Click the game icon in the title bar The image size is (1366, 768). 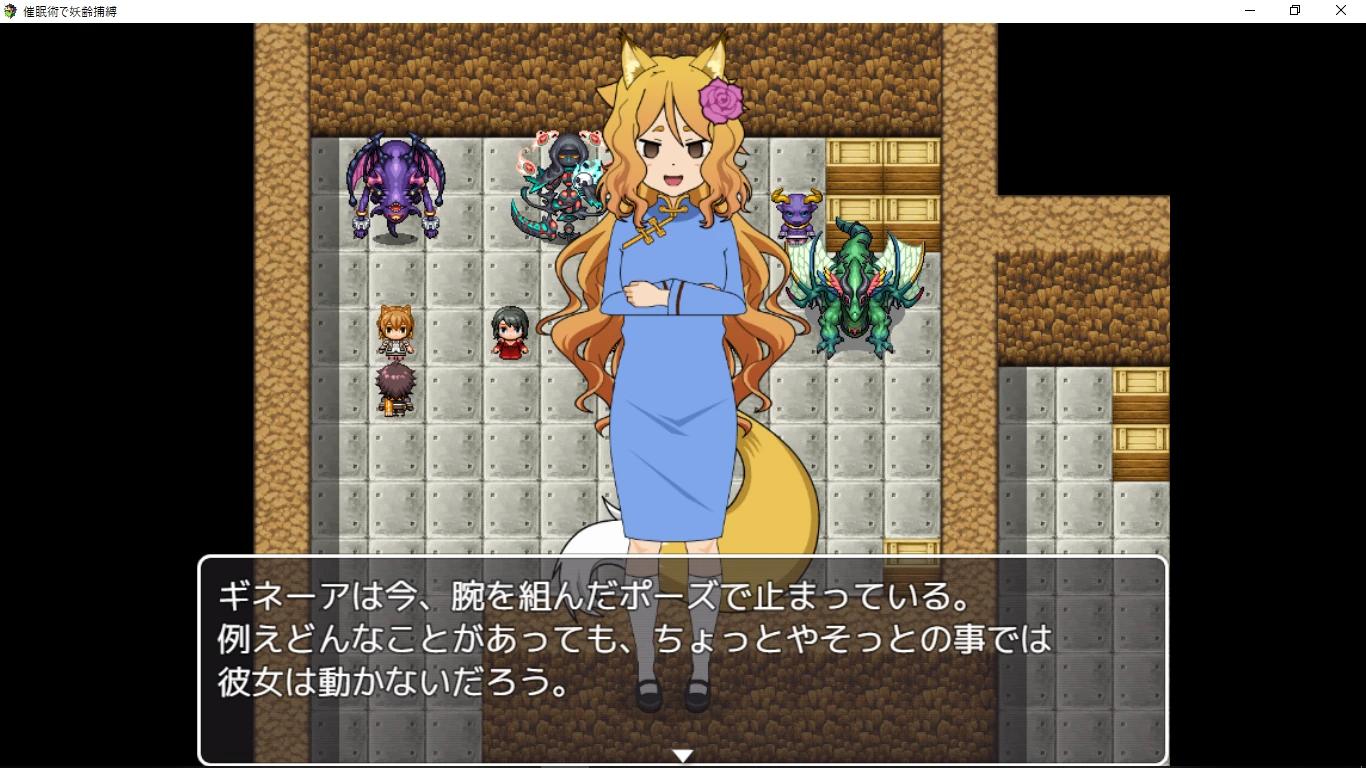tap(10, 10)
